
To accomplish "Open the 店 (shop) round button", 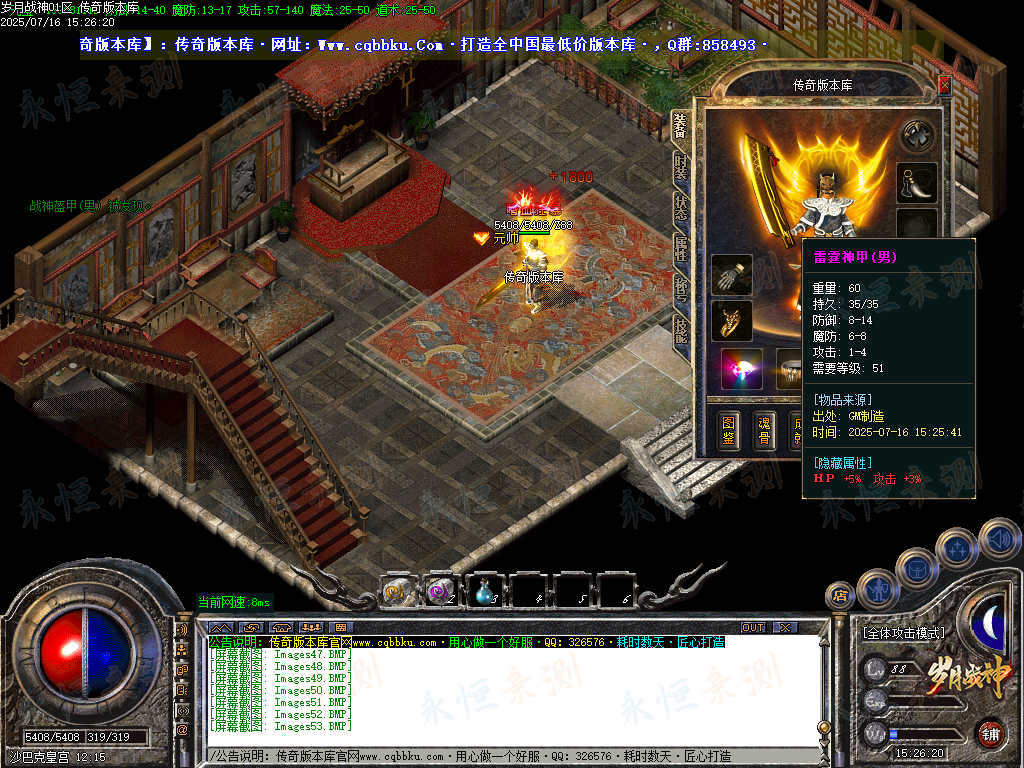I will click(x=839, y=596).
